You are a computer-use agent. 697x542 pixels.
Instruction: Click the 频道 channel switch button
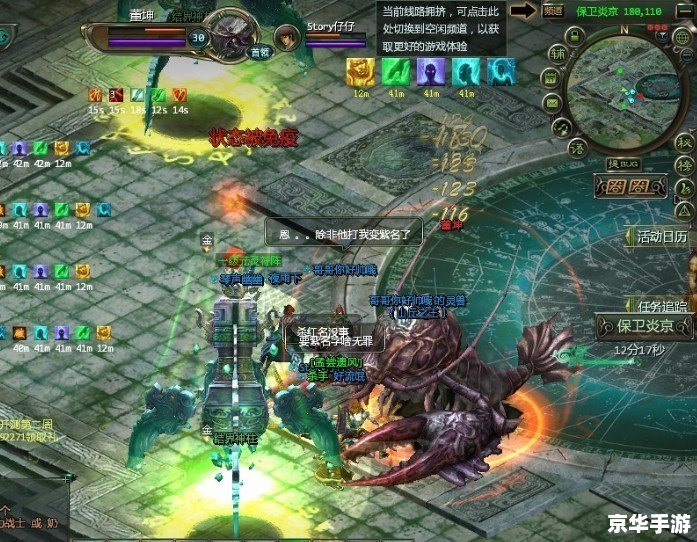click(554, 11)
